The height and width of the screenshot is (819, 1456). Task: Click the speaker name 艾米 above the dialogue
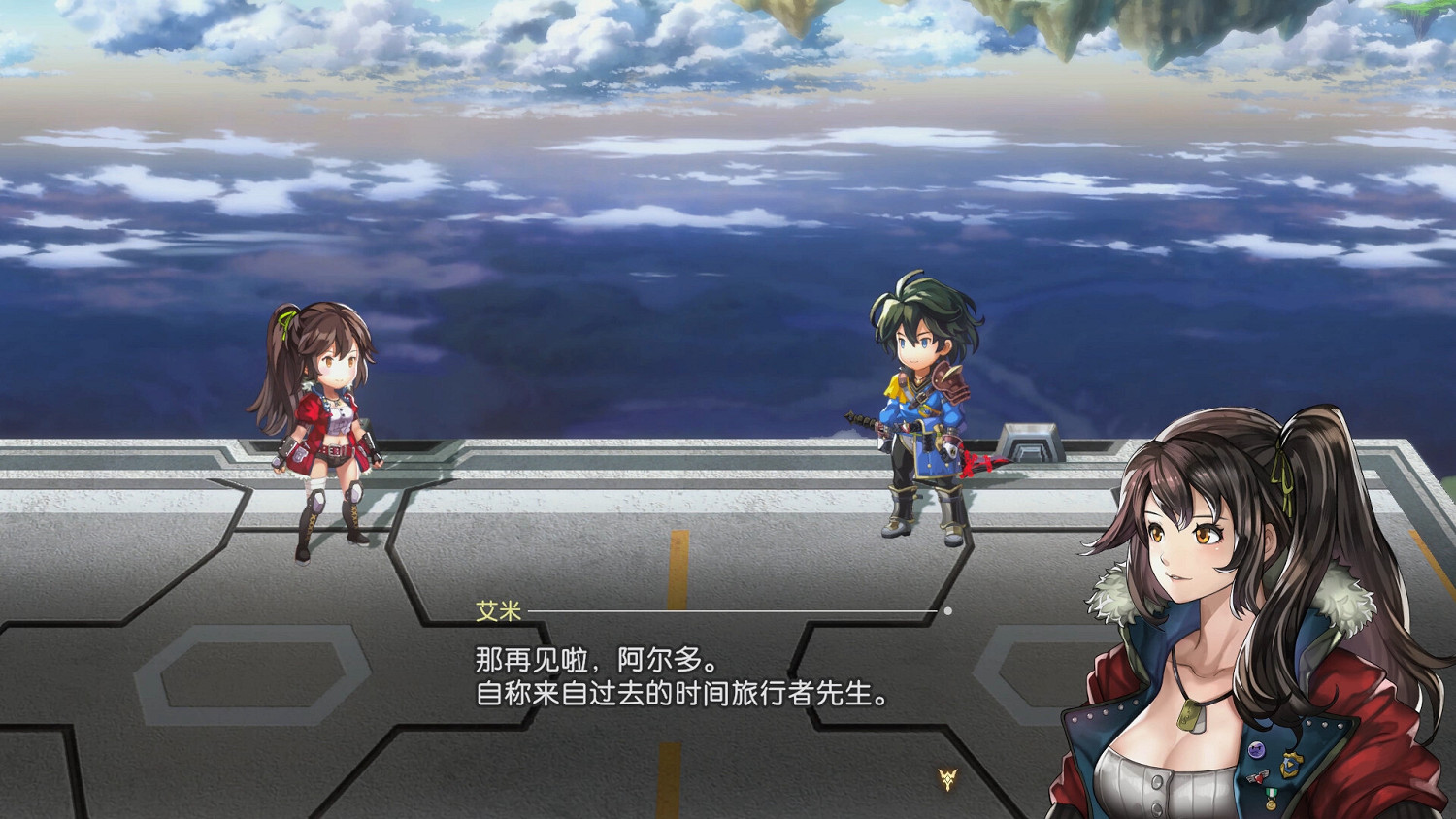(496, 609)
